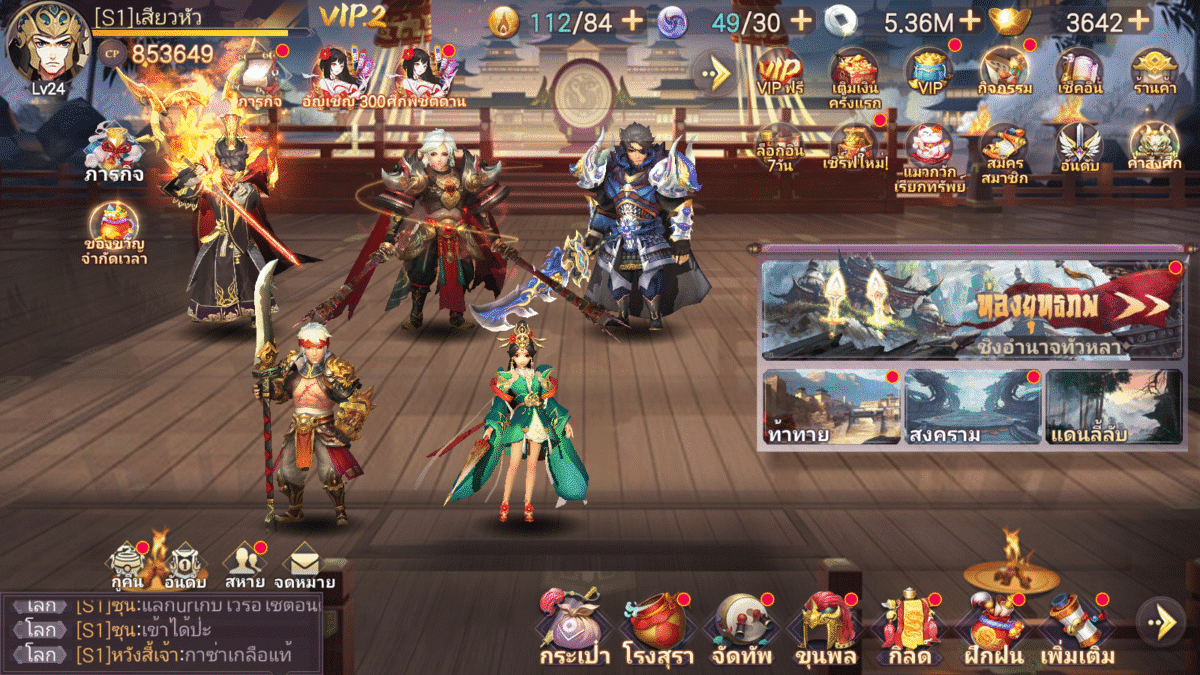Select the แดนลี้ลับ secret realm tile

(x=1114, y=407)
